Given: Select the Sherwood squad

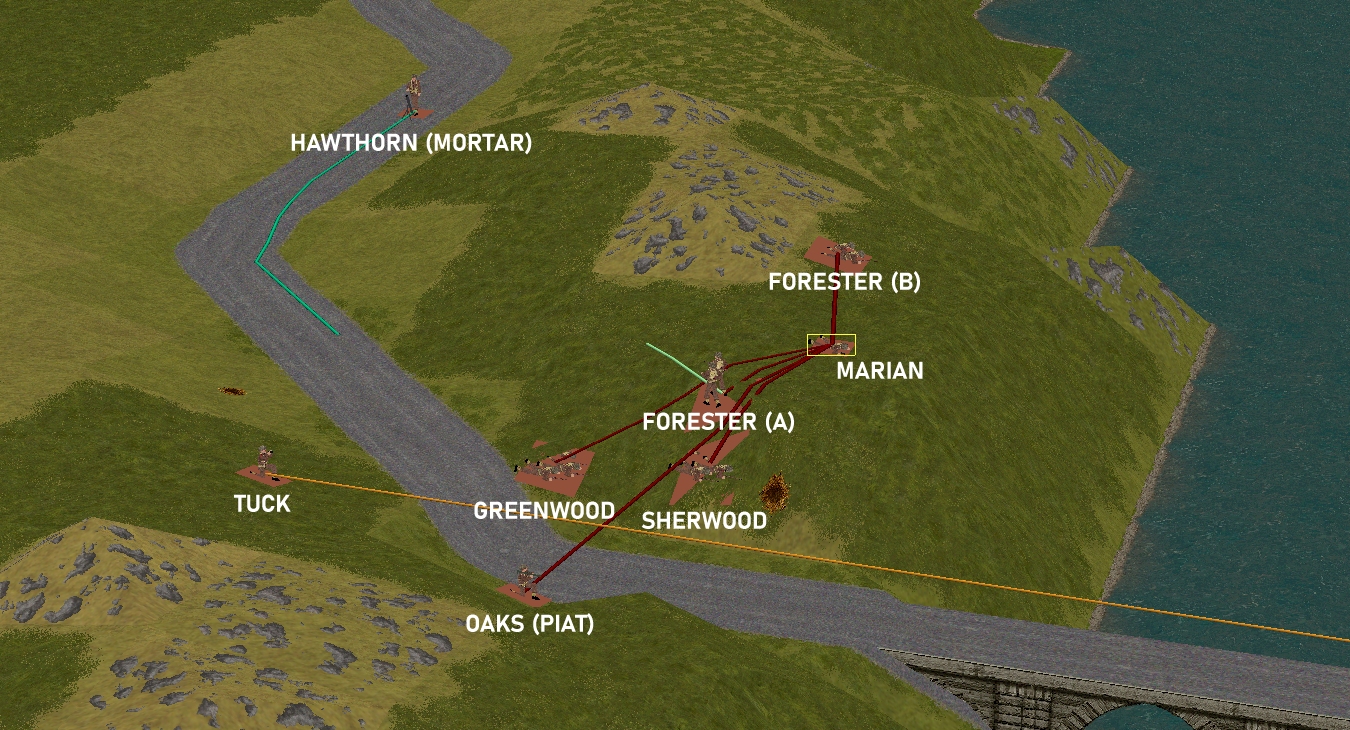Looking at the screenshot, I should coord(701,465).
